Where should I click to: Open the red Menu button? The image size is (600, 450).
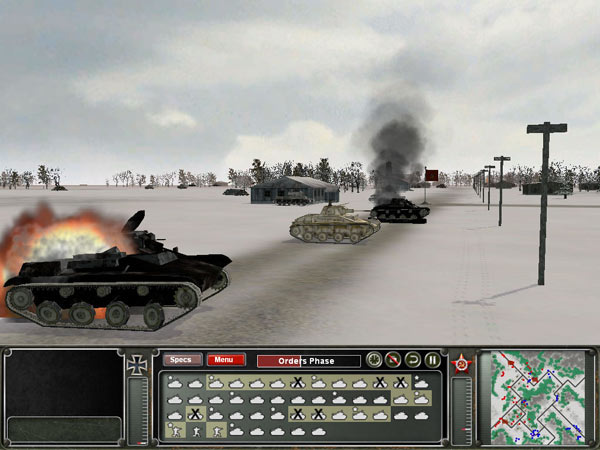tap(225, 360)
